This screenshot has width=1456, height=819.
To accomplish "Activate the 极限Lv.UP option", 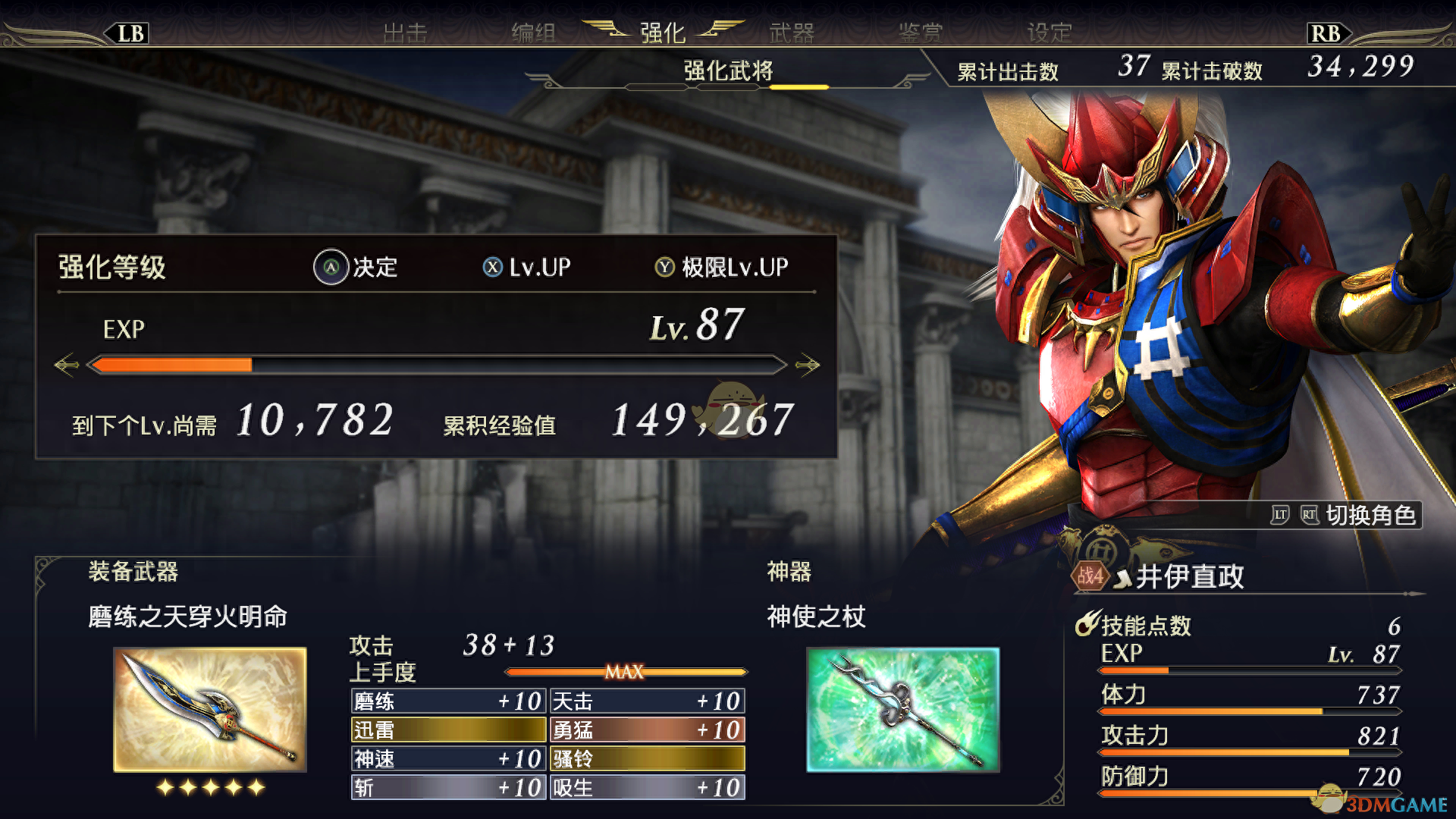I will 722,268.
